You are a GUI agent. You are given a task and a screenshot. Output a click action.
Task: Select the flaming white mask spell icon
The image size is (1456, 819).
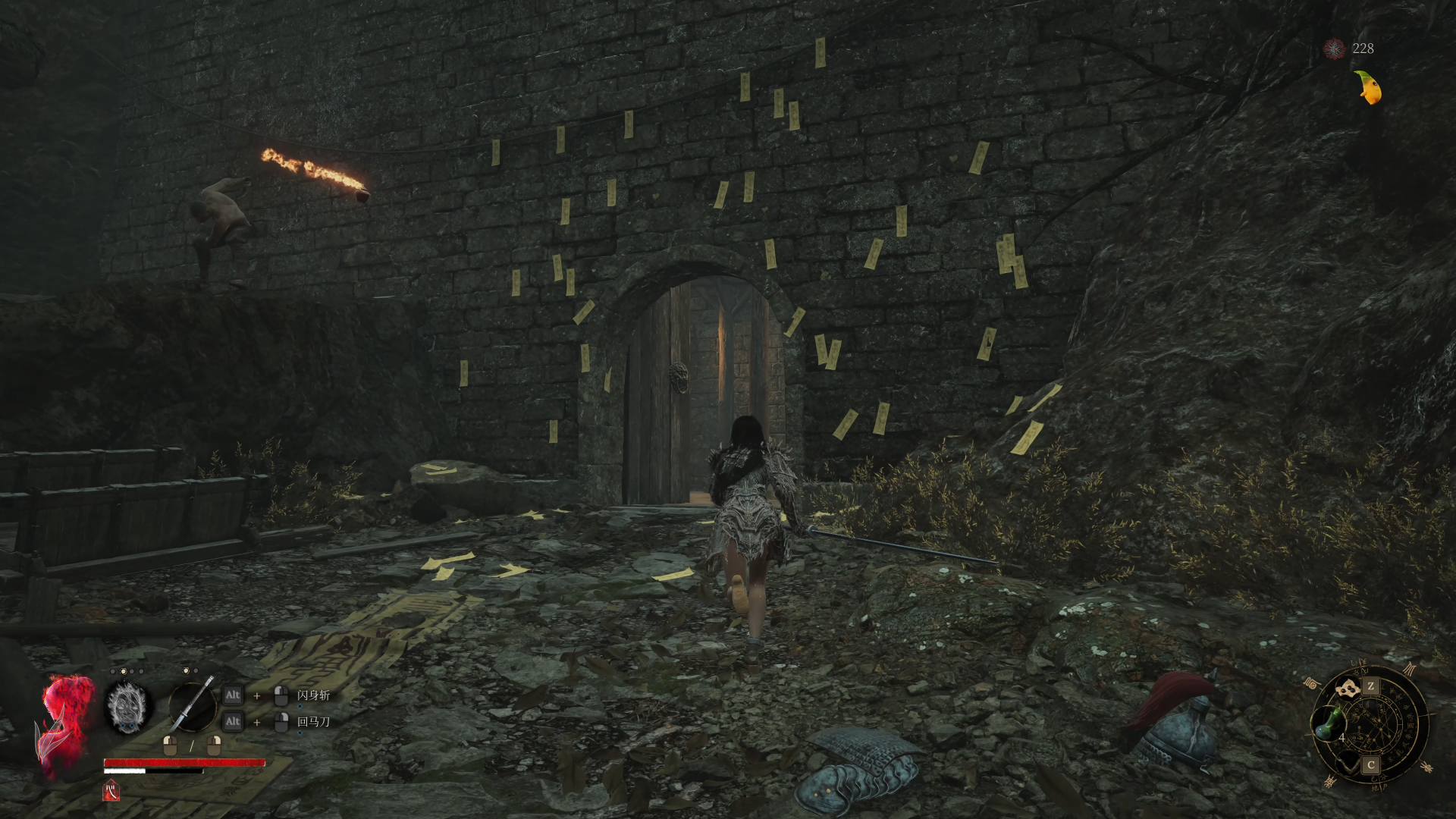(127, 707)
